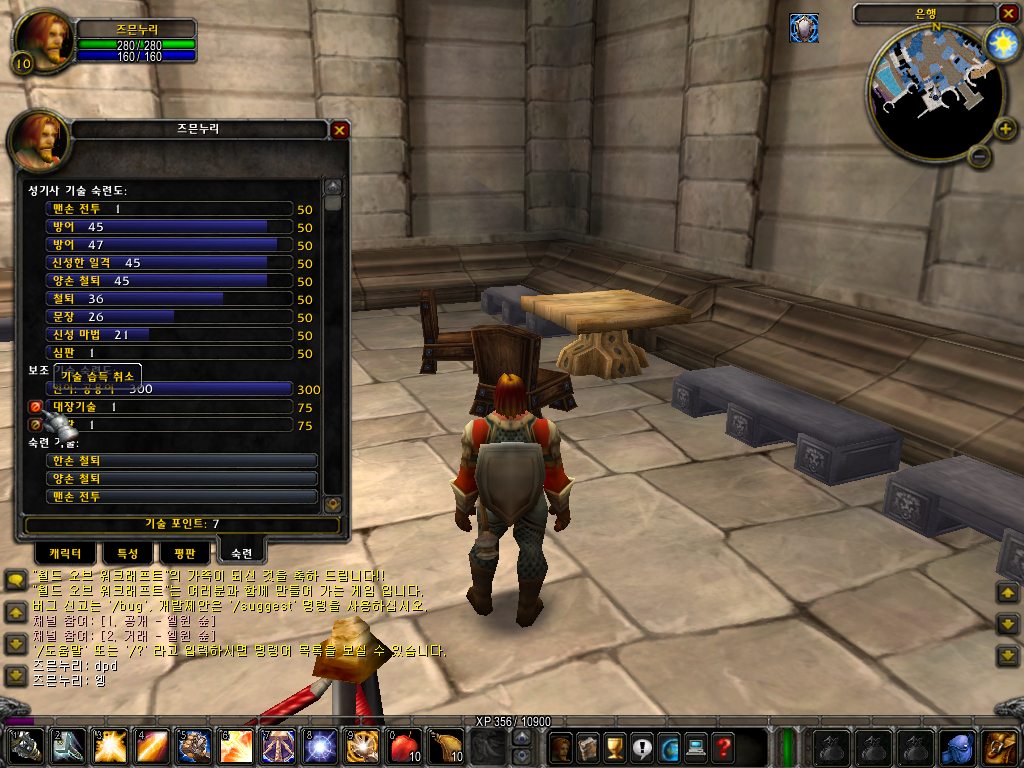Close the character skills window
The image size is (1024, 768).
tap(340, 130)
